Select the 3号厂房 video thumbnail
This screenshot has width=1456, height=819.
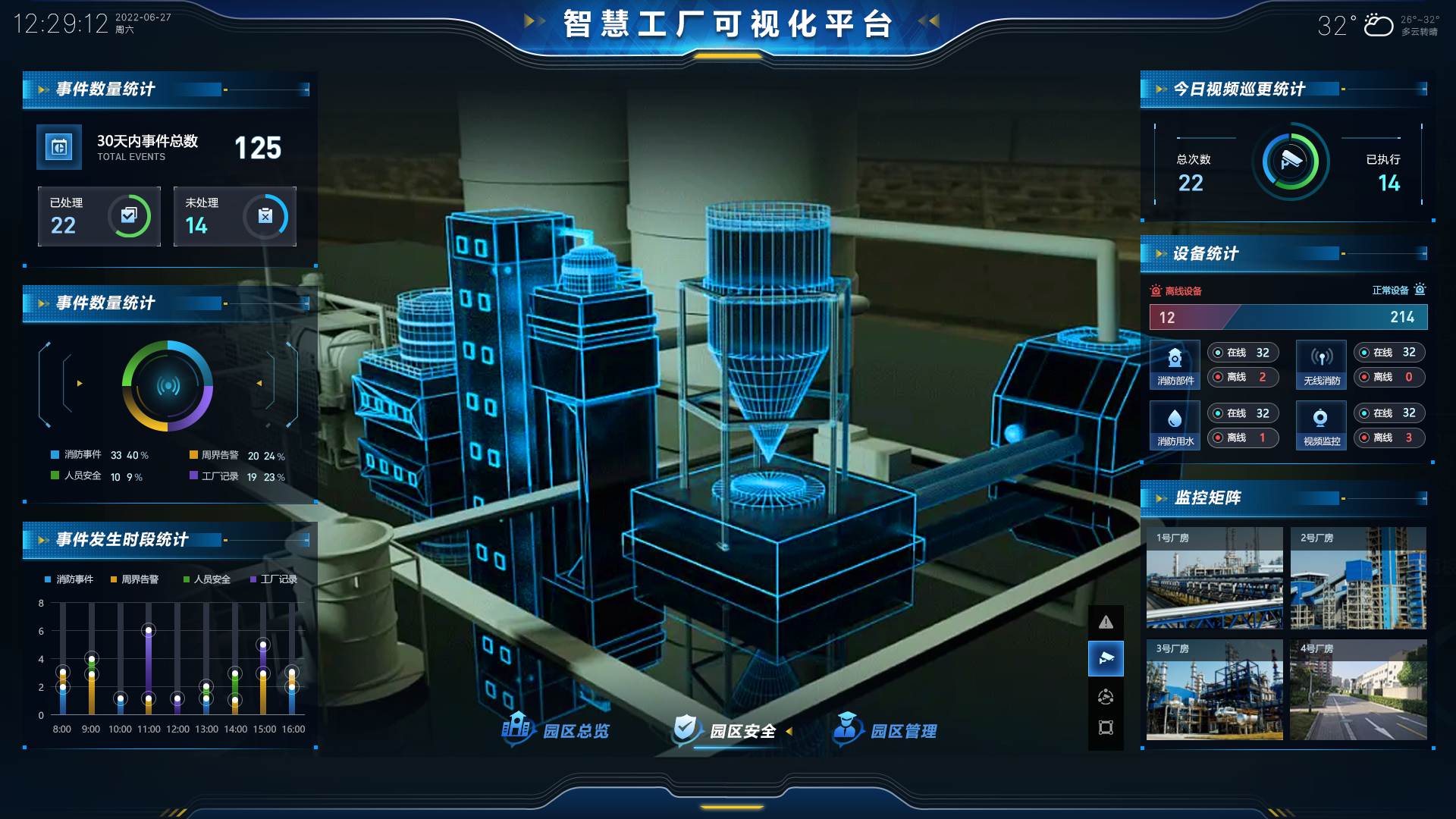(1214, 689)
